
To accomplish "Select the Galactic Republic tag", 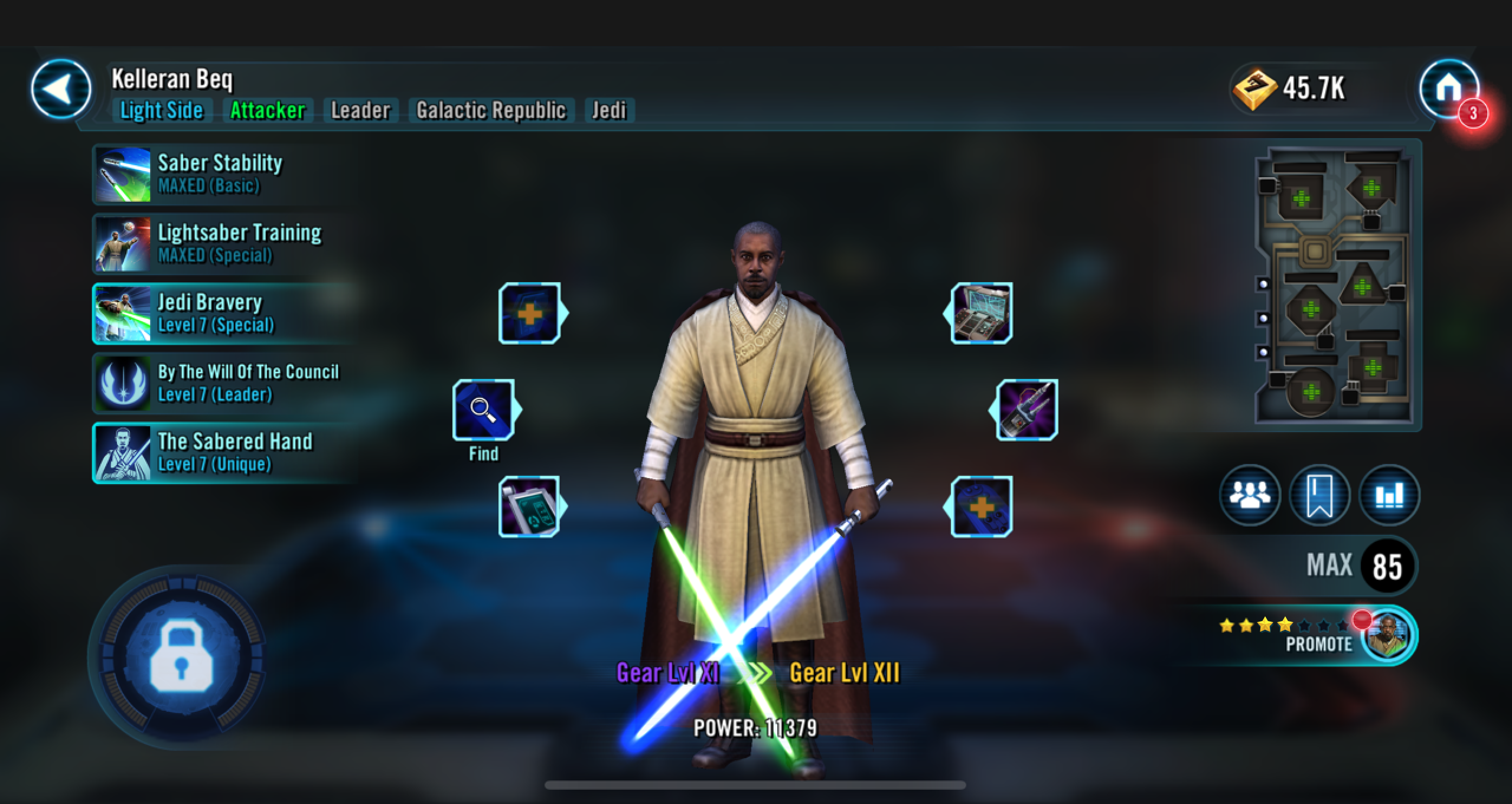I will (491, 110).
